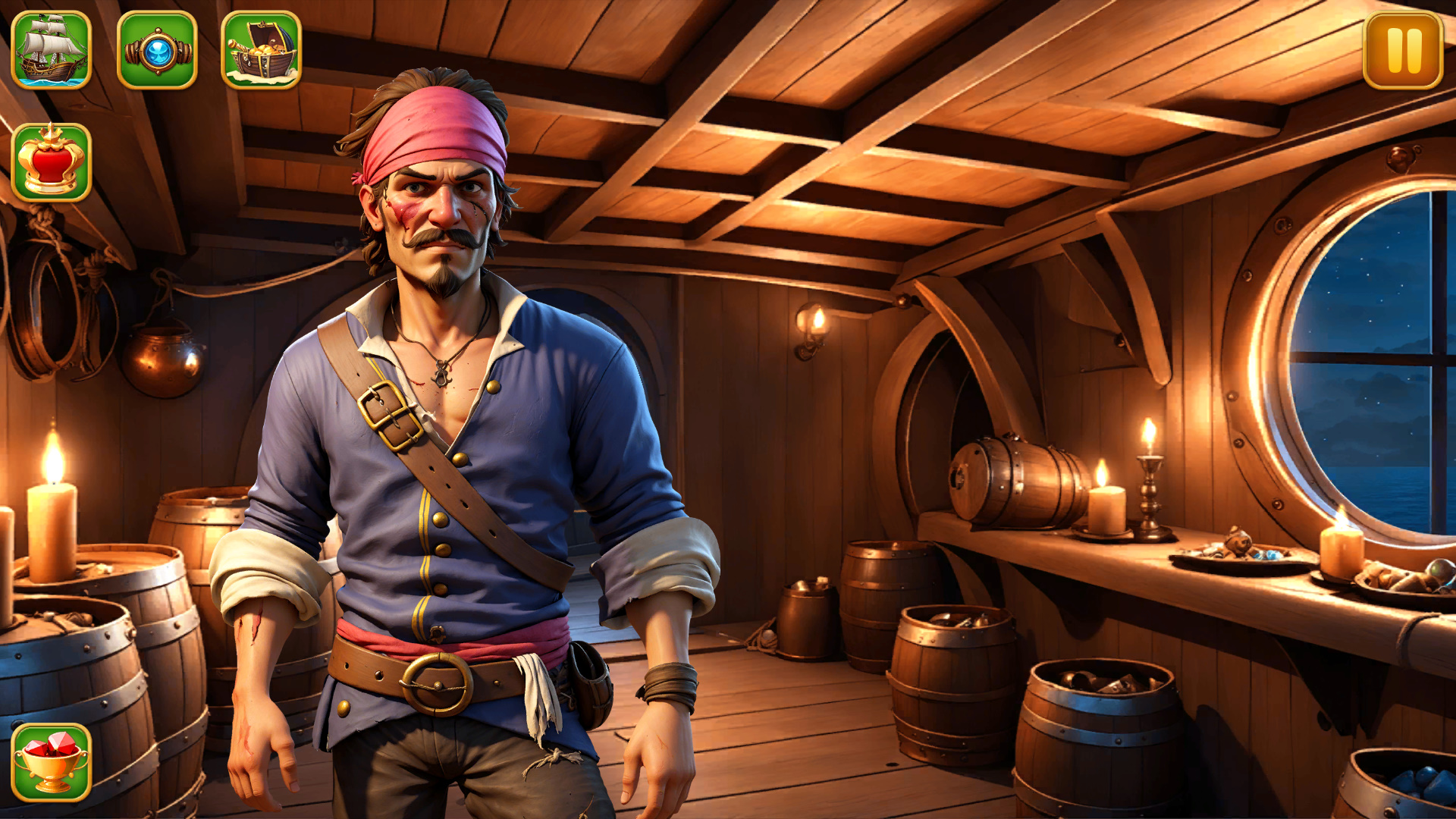Open the sailing ship icon
The height and width of the screenshot is (819, 1456).
[52, 50]
